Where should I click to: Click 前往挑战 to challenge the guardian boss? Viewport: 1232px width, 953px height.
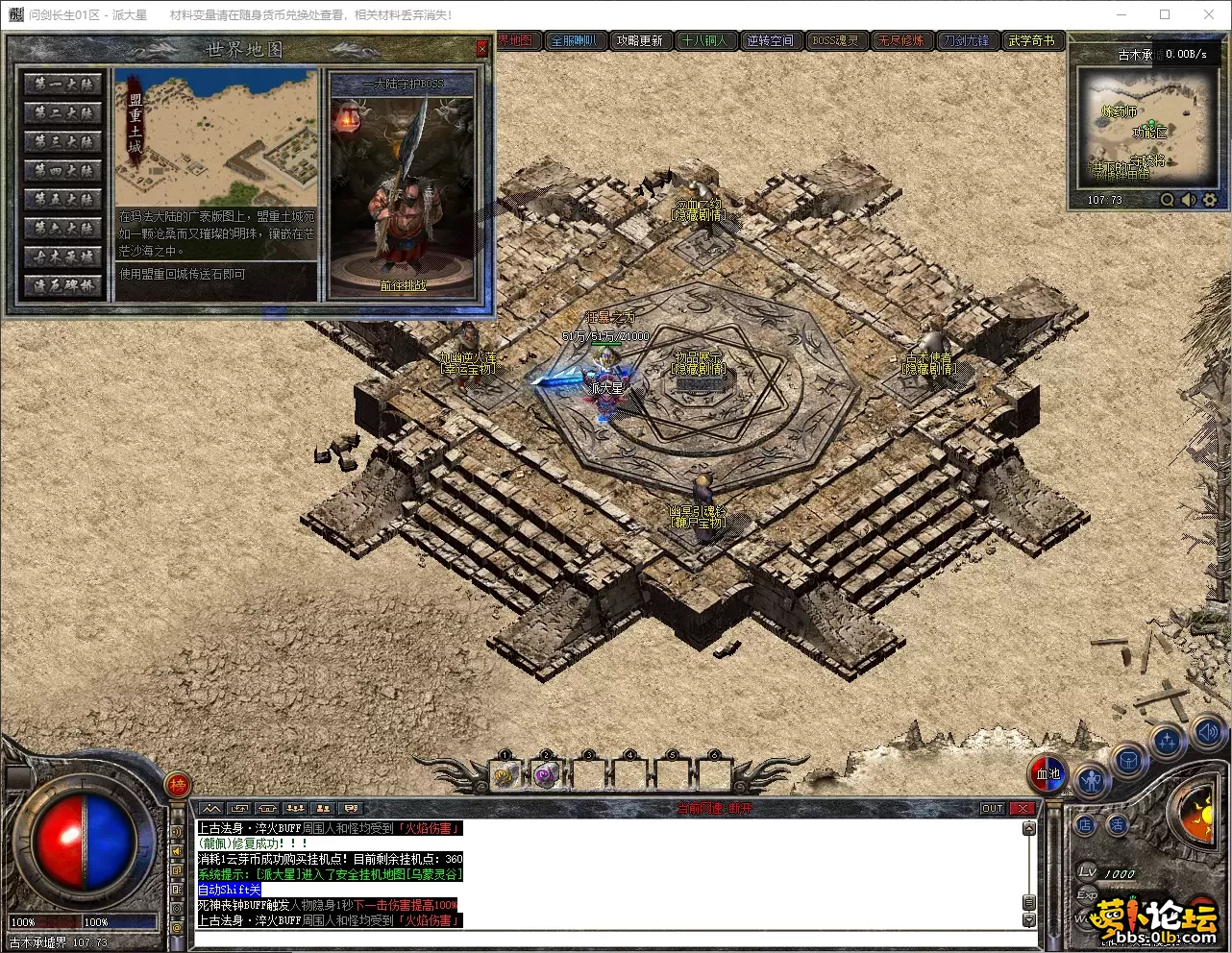[x=403, y=285]
